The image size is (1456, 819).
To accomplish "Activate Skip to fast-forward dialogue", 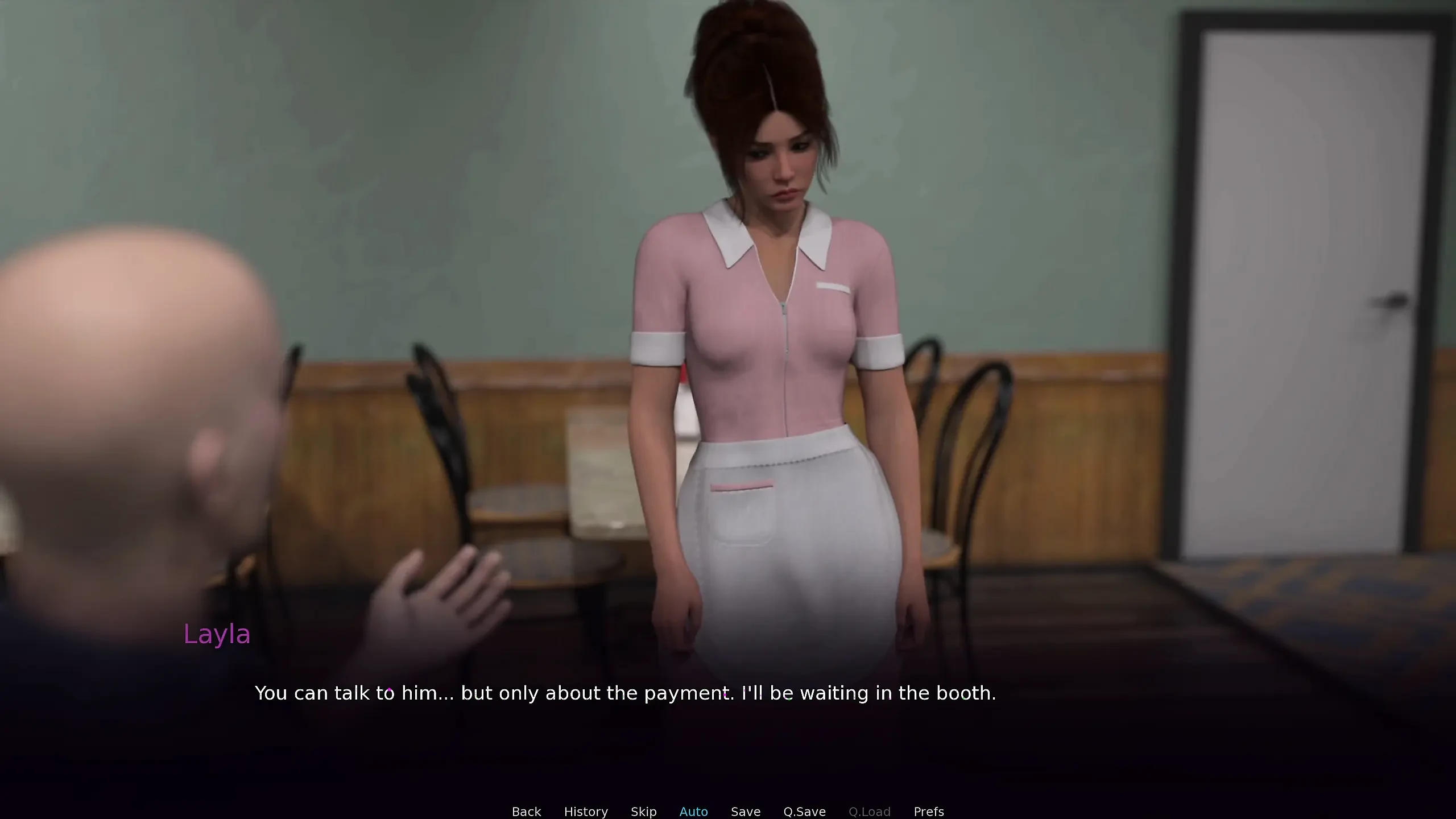I will point(643,811).
